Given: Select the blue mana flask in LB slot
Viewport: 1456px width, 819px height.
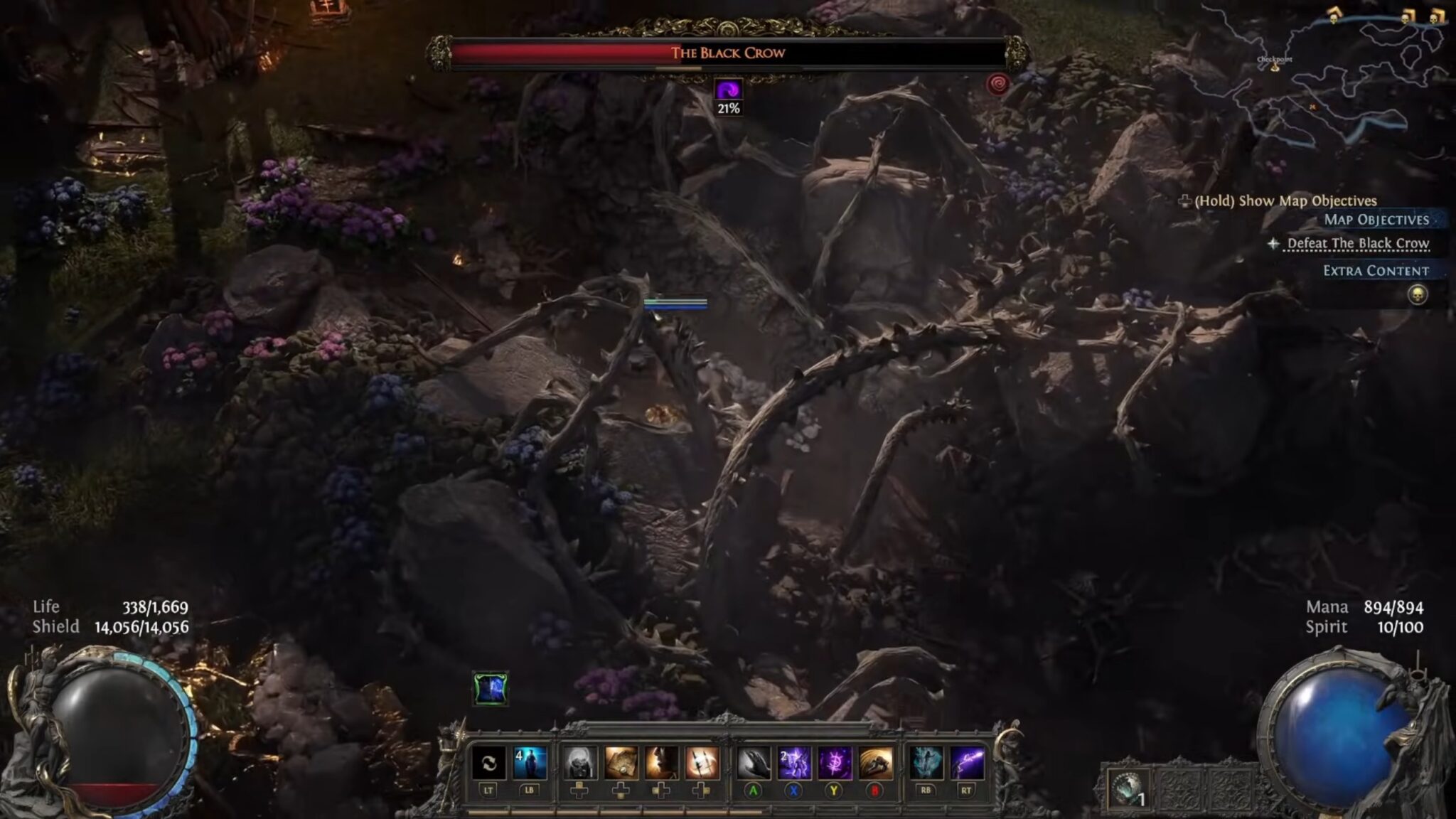Looking at the screenshot, I should coord(530,761).
